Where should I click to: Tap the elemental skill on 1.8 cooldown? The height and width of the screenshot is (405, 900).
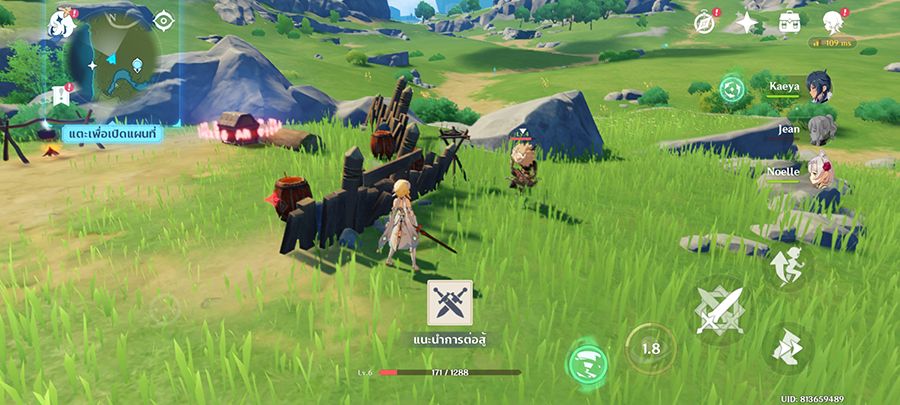pos(650,349)
